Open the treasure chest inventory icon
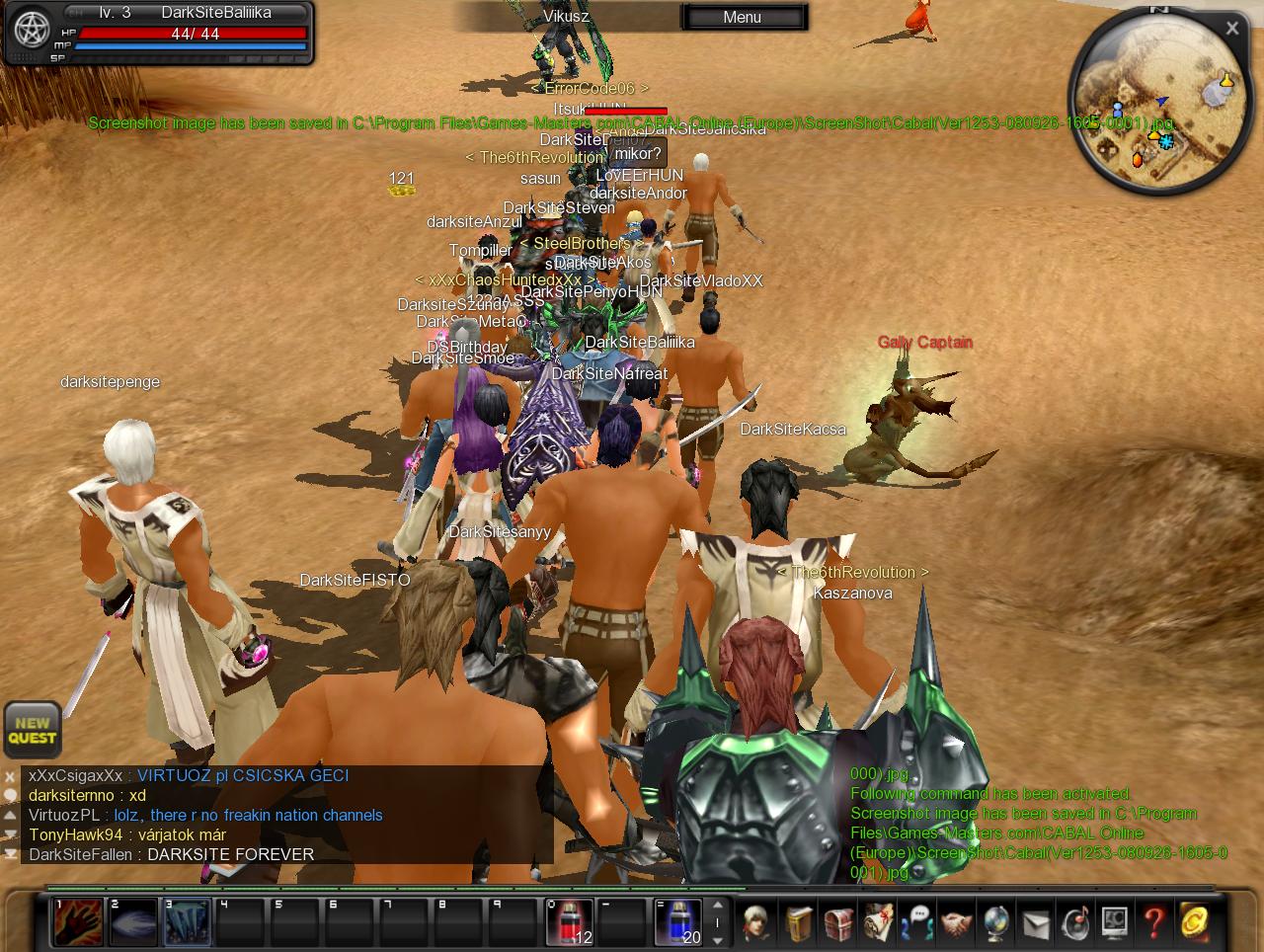 [838, 922]
